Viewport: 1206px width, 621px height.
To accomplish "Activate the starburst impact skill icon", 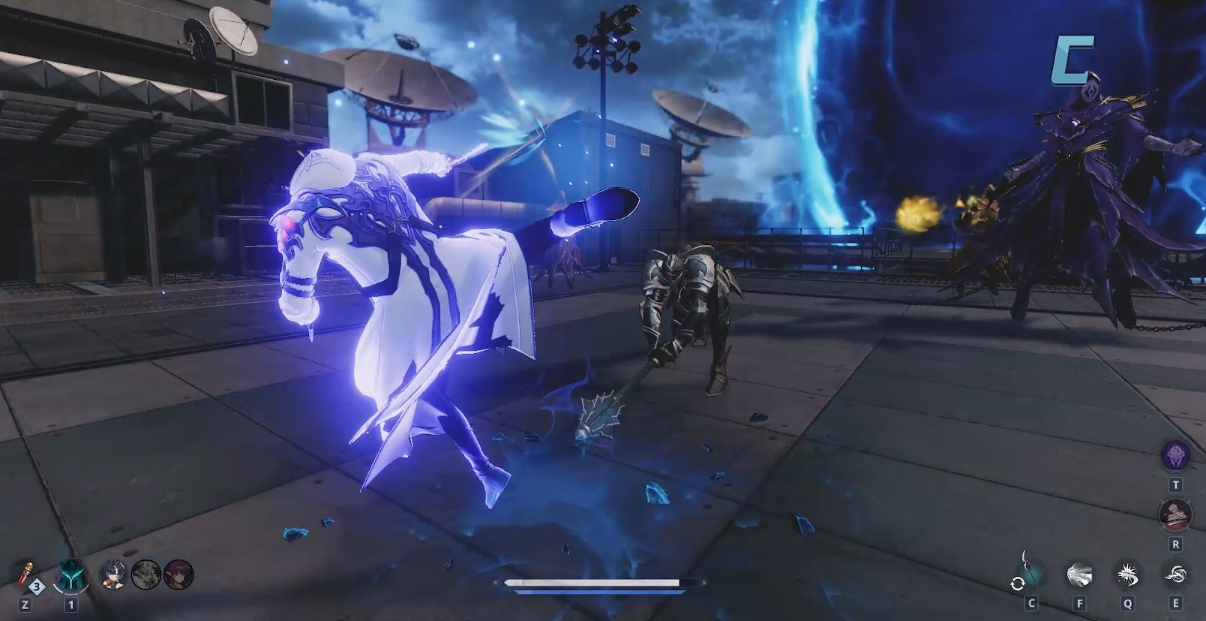I will point(1127,574).
